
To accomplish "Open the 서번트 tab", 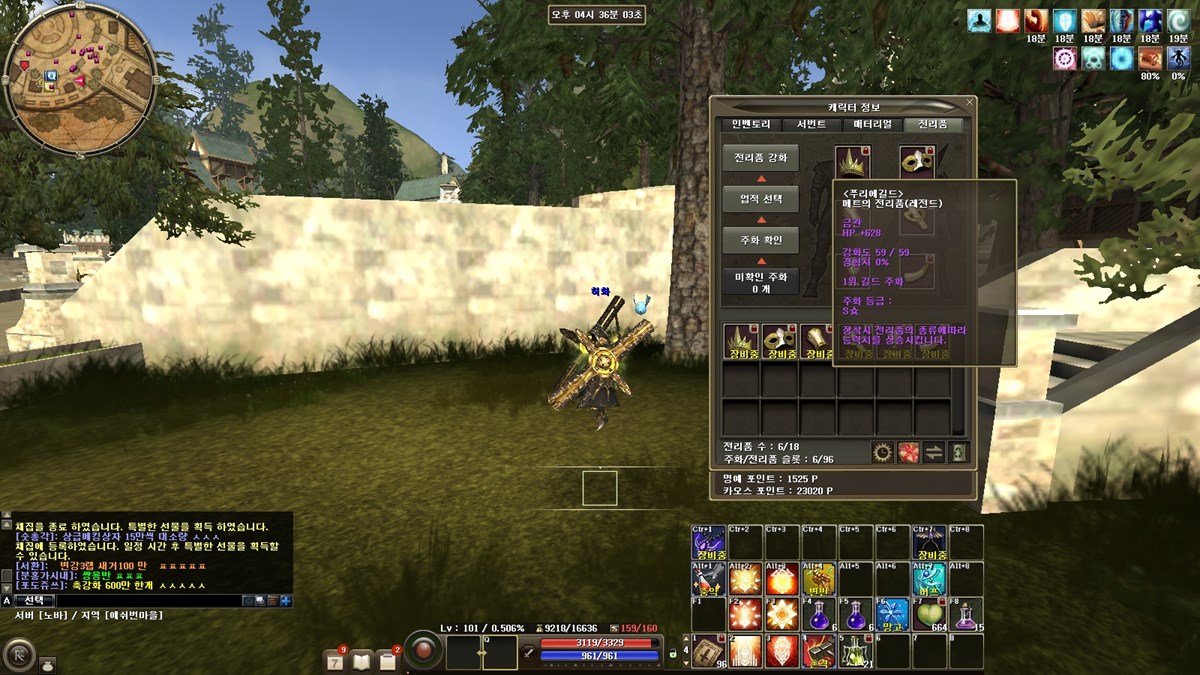I will point(811,125).
